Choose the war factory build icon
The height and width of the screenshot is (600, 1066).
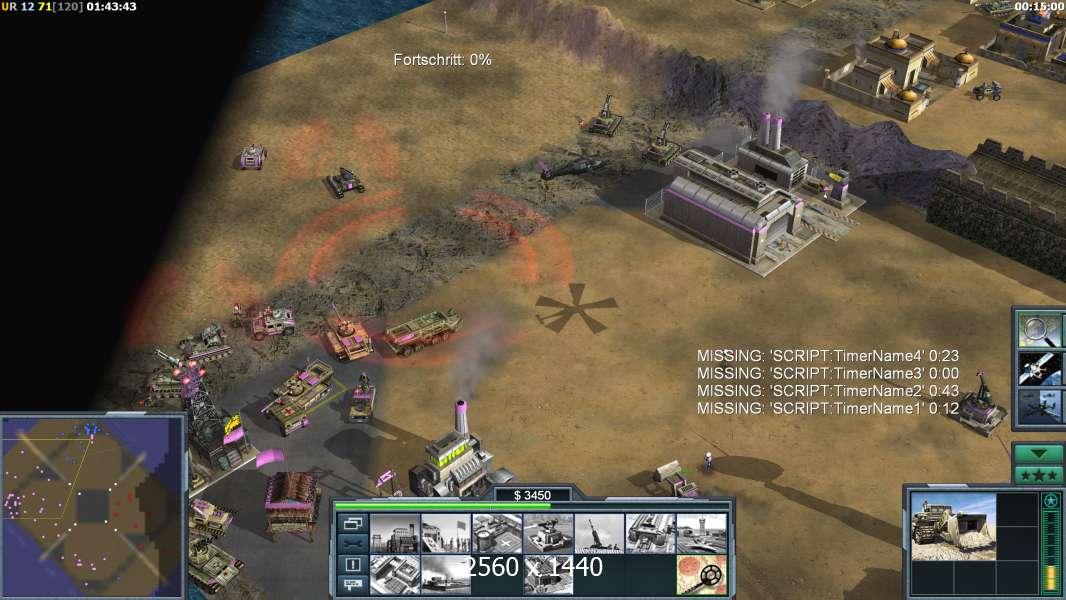click(x=650, y=533)
